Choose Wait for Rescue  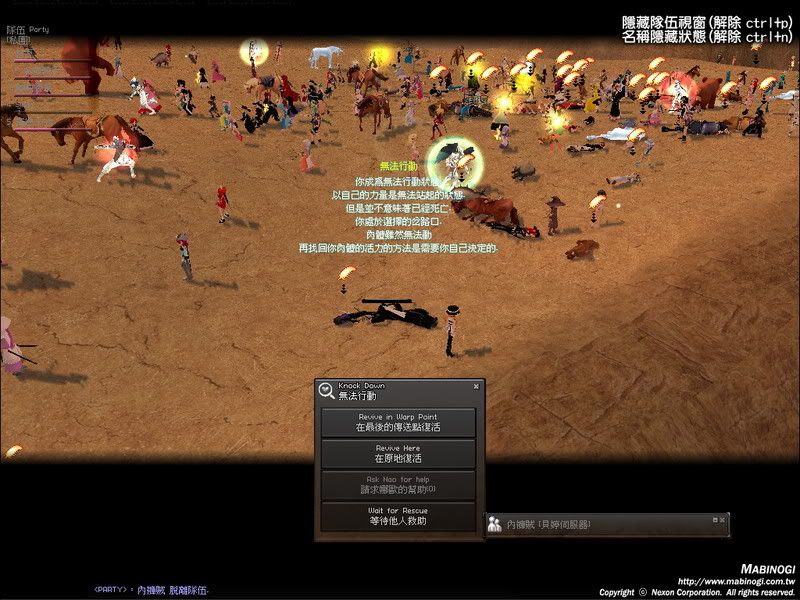click(x=398, y=516)
